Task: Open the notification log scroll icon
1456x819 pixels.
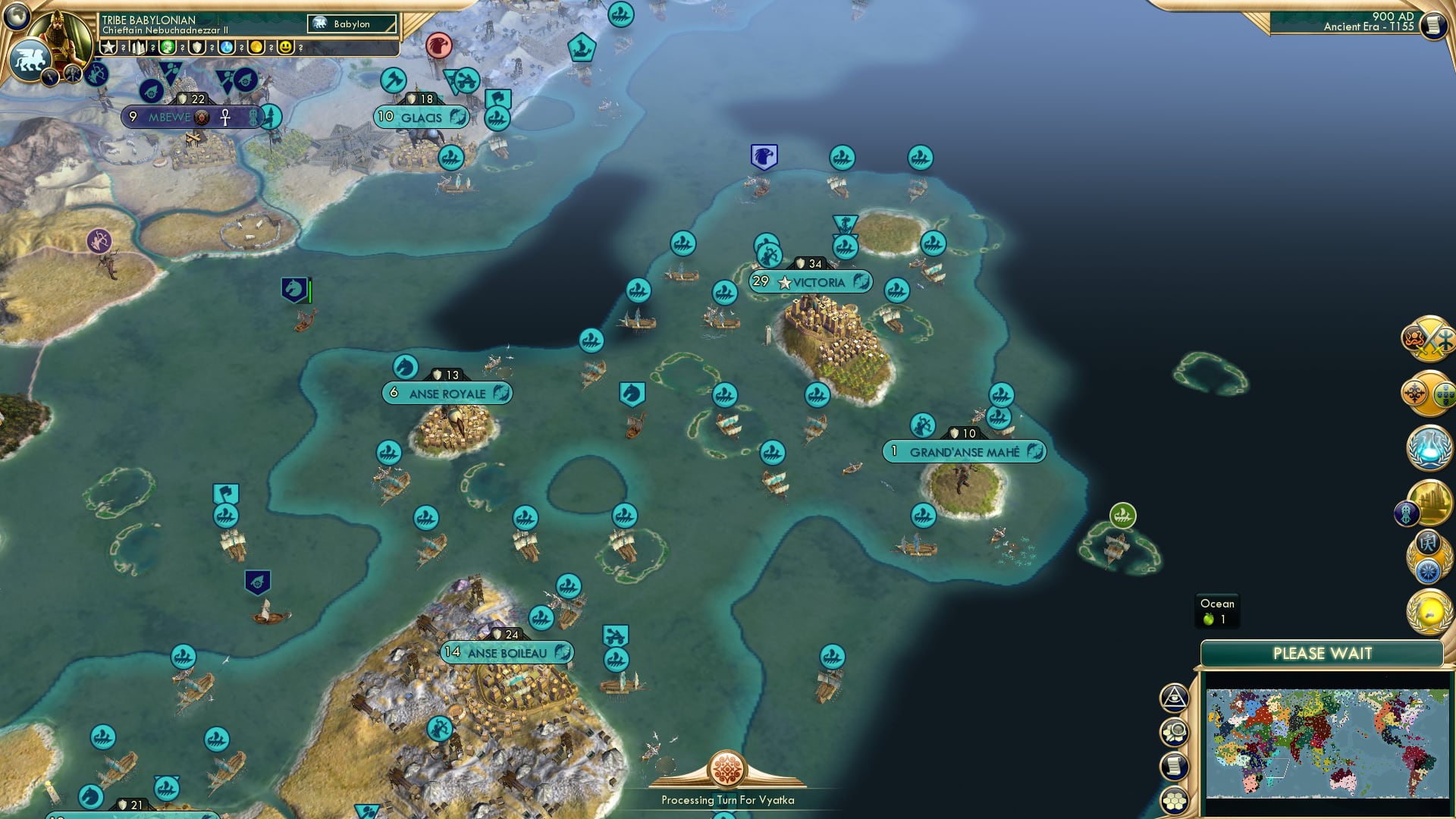Action: coord(1173,764)
